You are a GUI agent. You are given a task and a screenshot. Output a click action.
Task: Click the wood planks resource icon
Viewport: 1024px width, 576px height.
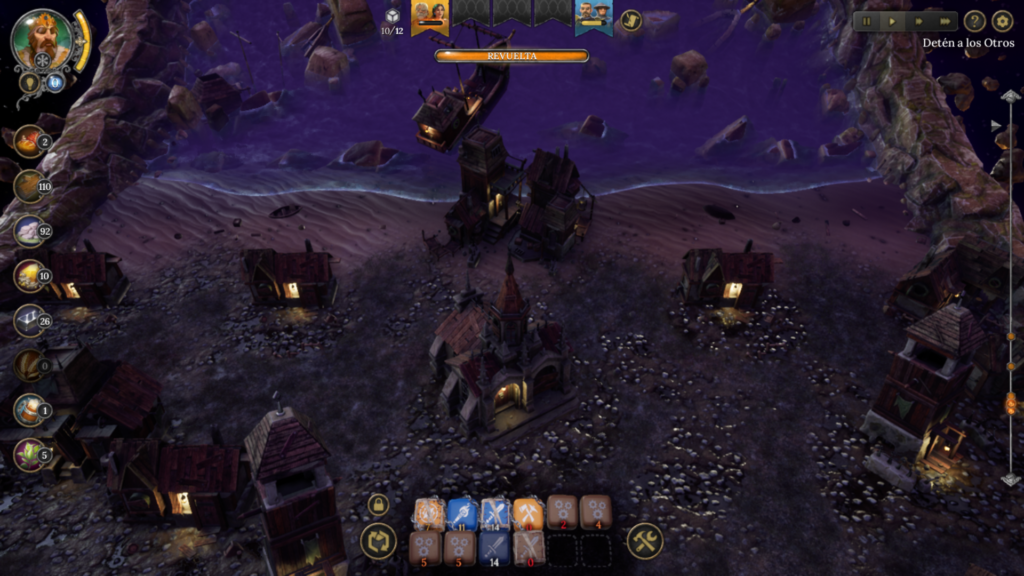[29, 187]
